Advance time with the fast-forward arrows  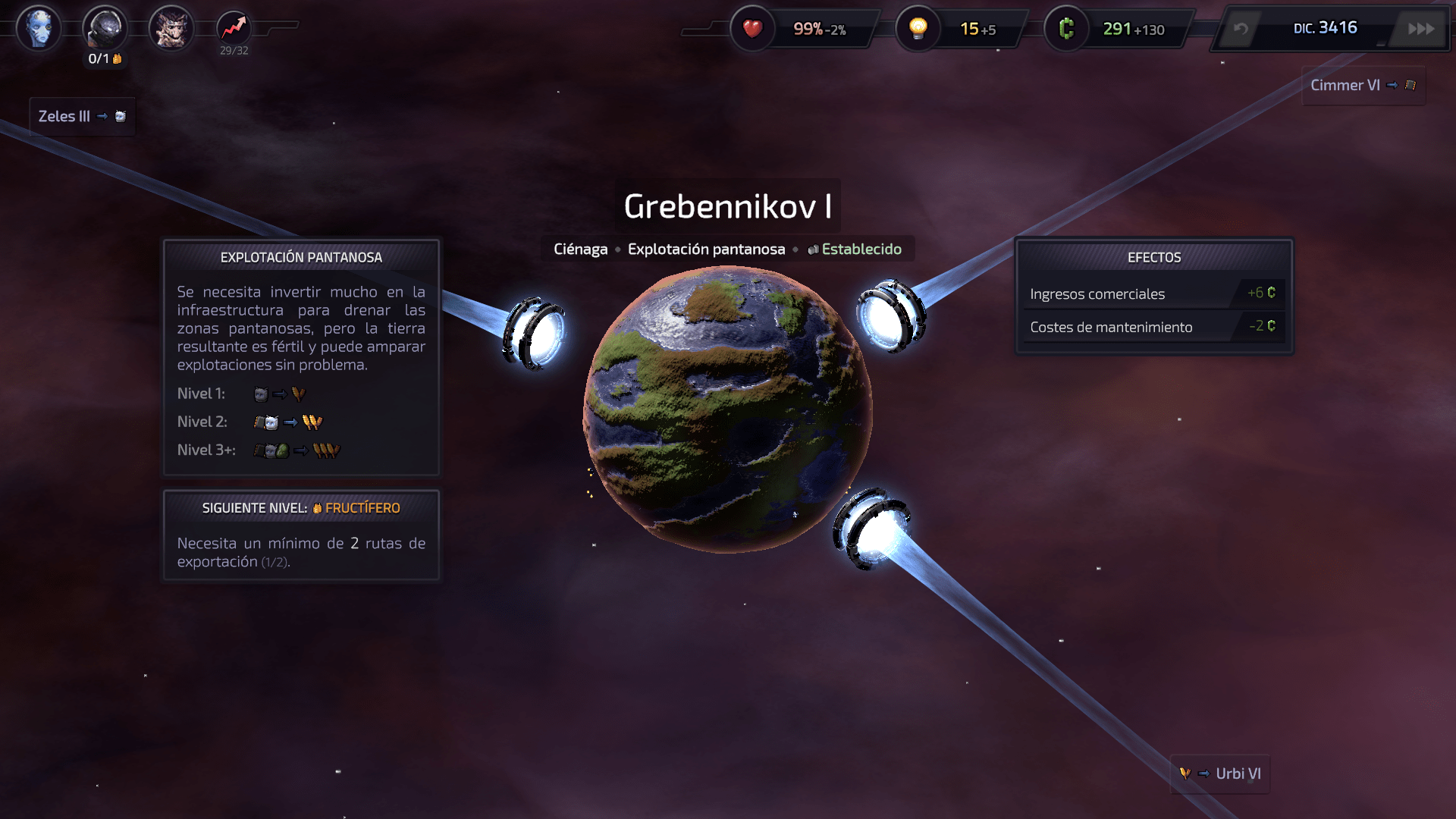click(1420, 30)
